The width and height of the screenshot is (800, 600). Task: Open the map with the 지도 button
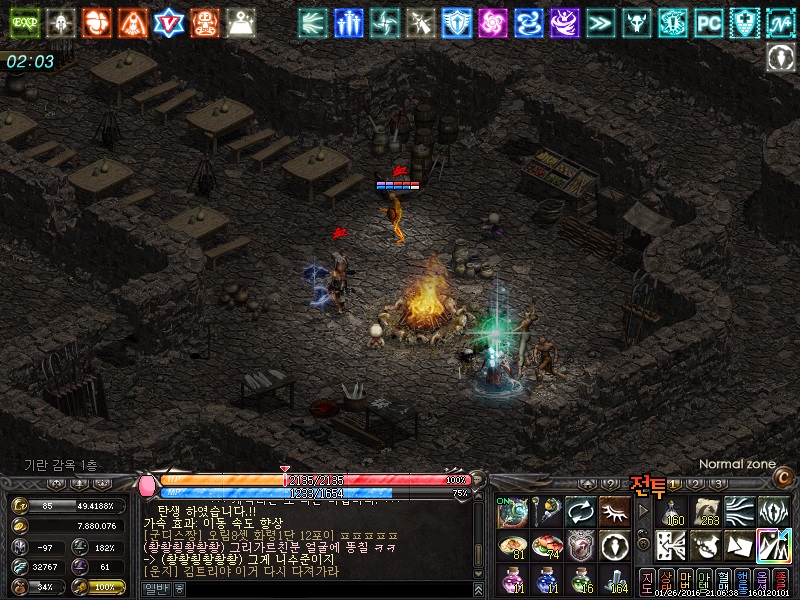click(x=646, y=581)
